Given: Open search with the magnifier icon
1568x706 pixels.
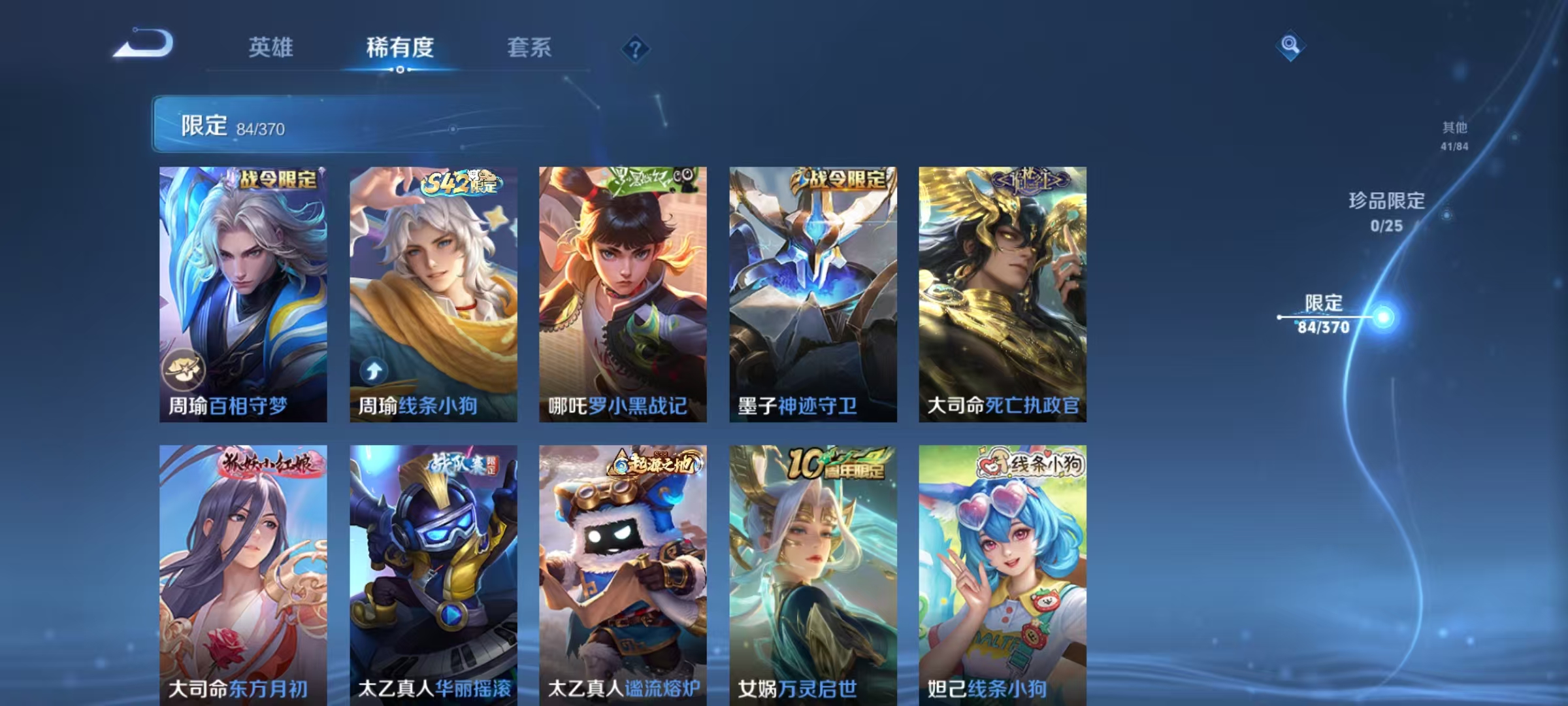Looking at the screenshot, I should pyautogui.click(x=1290, y=46).
